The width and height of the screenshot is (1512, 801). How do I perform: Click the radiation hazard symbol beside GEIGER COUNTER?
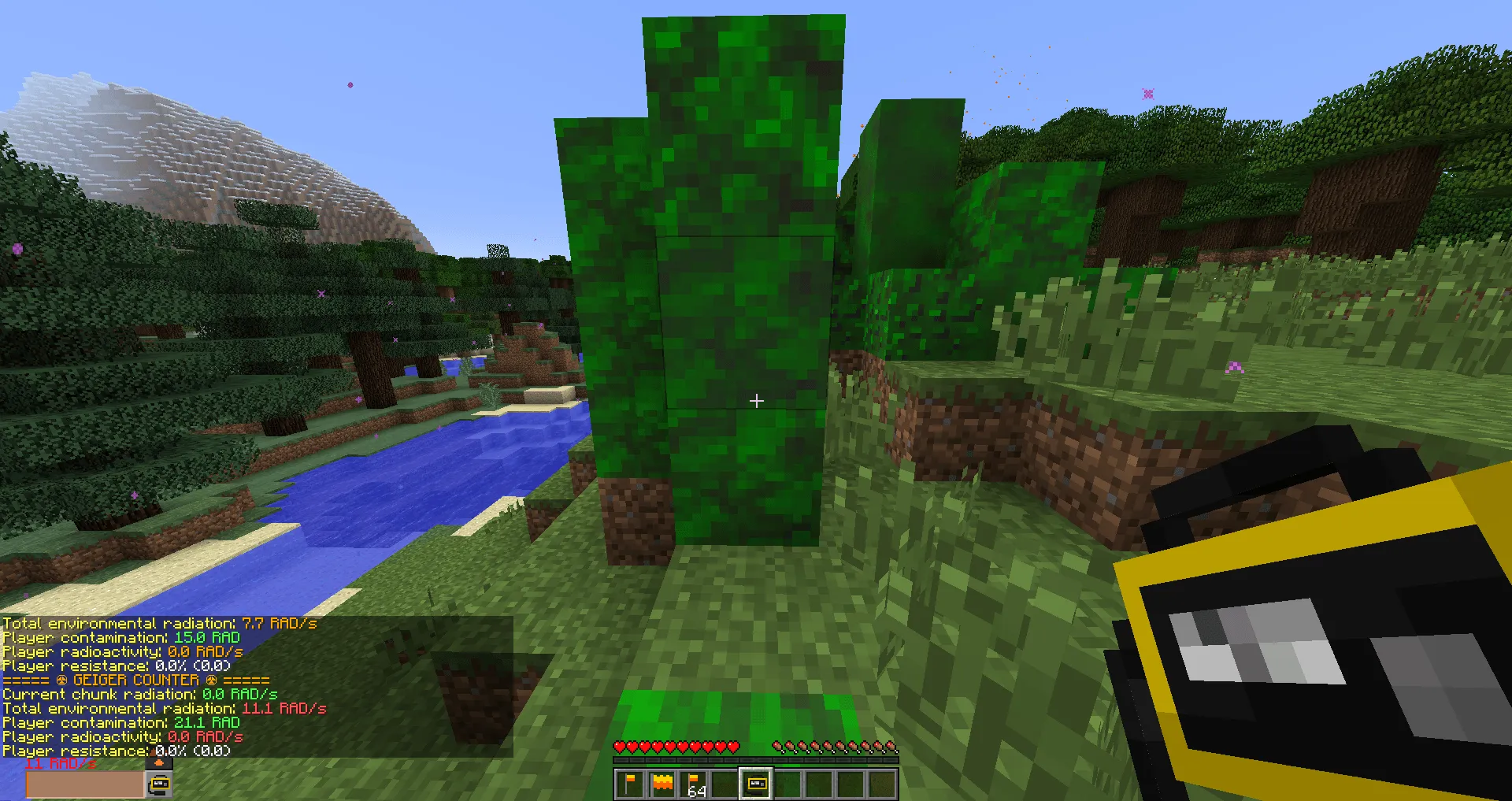[x=62, y=680]
